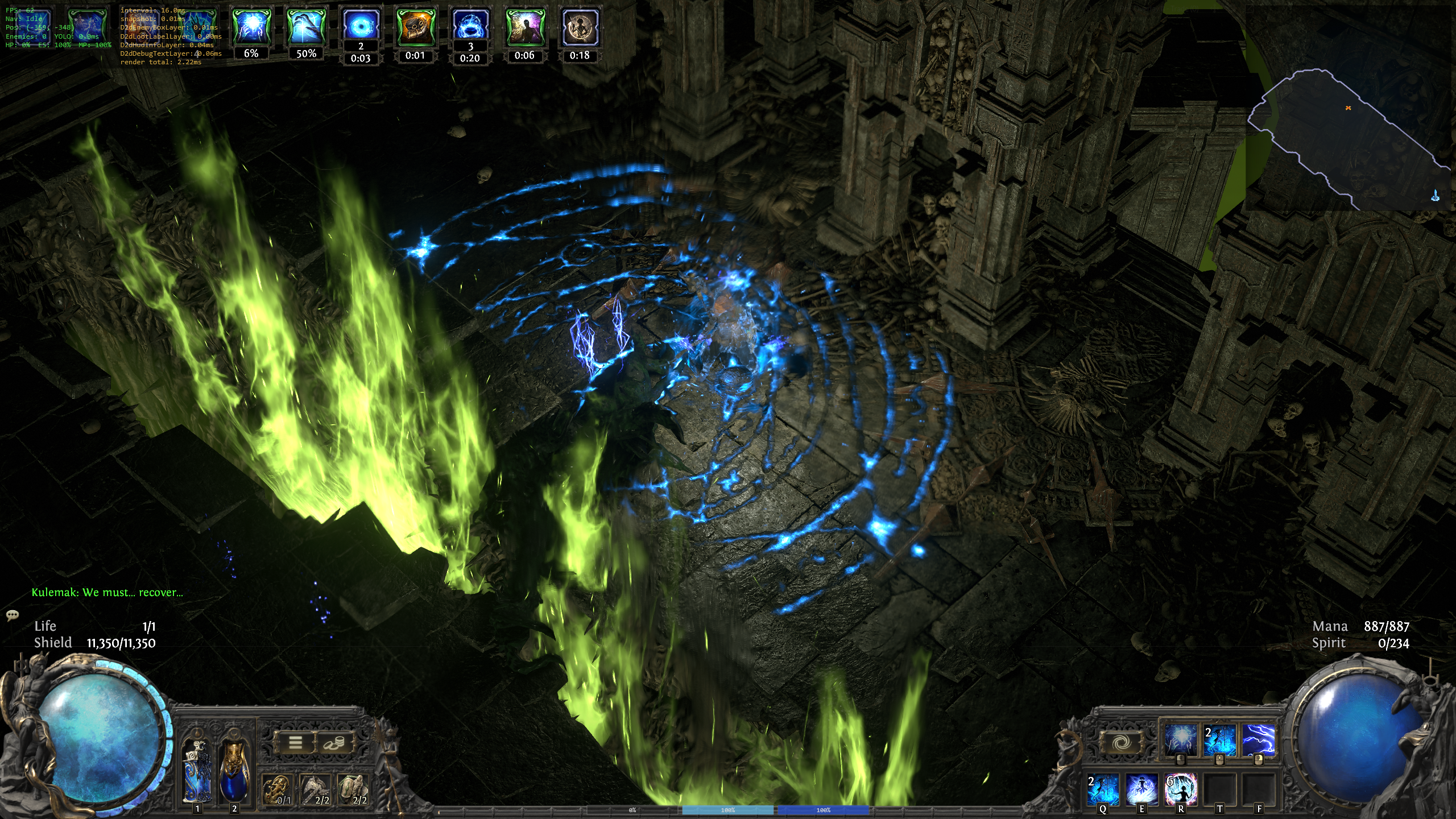Select the 50% hand buff icon
Image resolution: width=1456 pixels, height=819 pixels.
click(x=306, y=27)
